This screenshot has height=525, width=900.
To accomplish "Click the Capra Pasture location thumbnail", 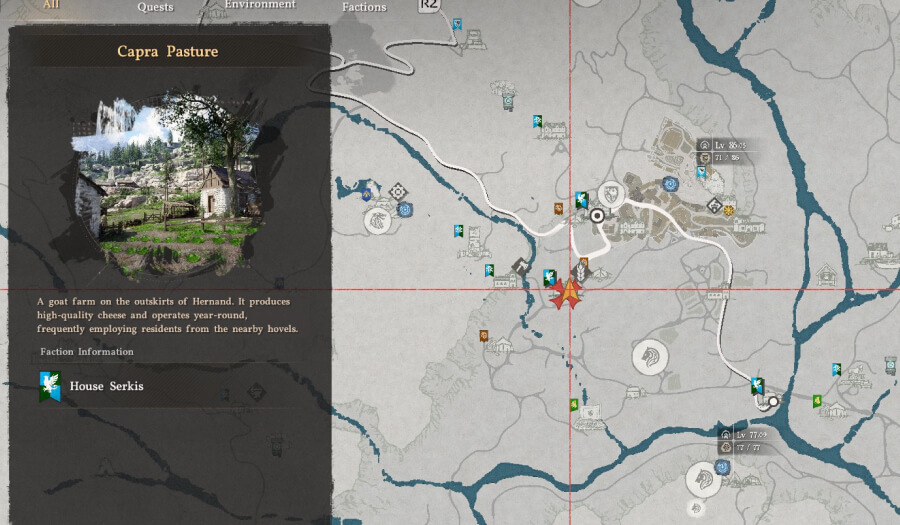I will coord(168,184).
